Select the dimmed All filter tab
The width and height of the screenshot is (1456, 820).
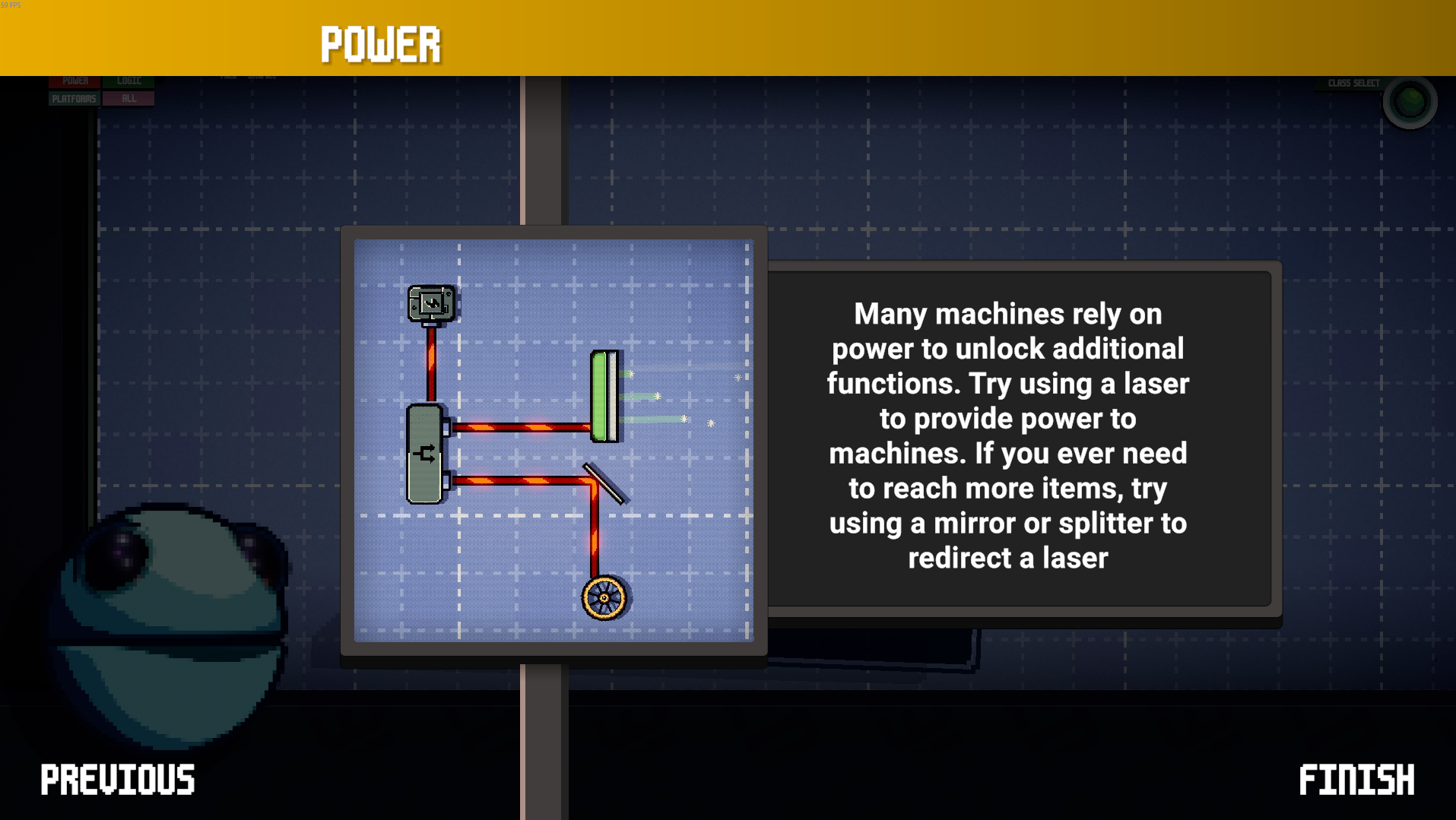pyautogui.click(x=128, y=99)
